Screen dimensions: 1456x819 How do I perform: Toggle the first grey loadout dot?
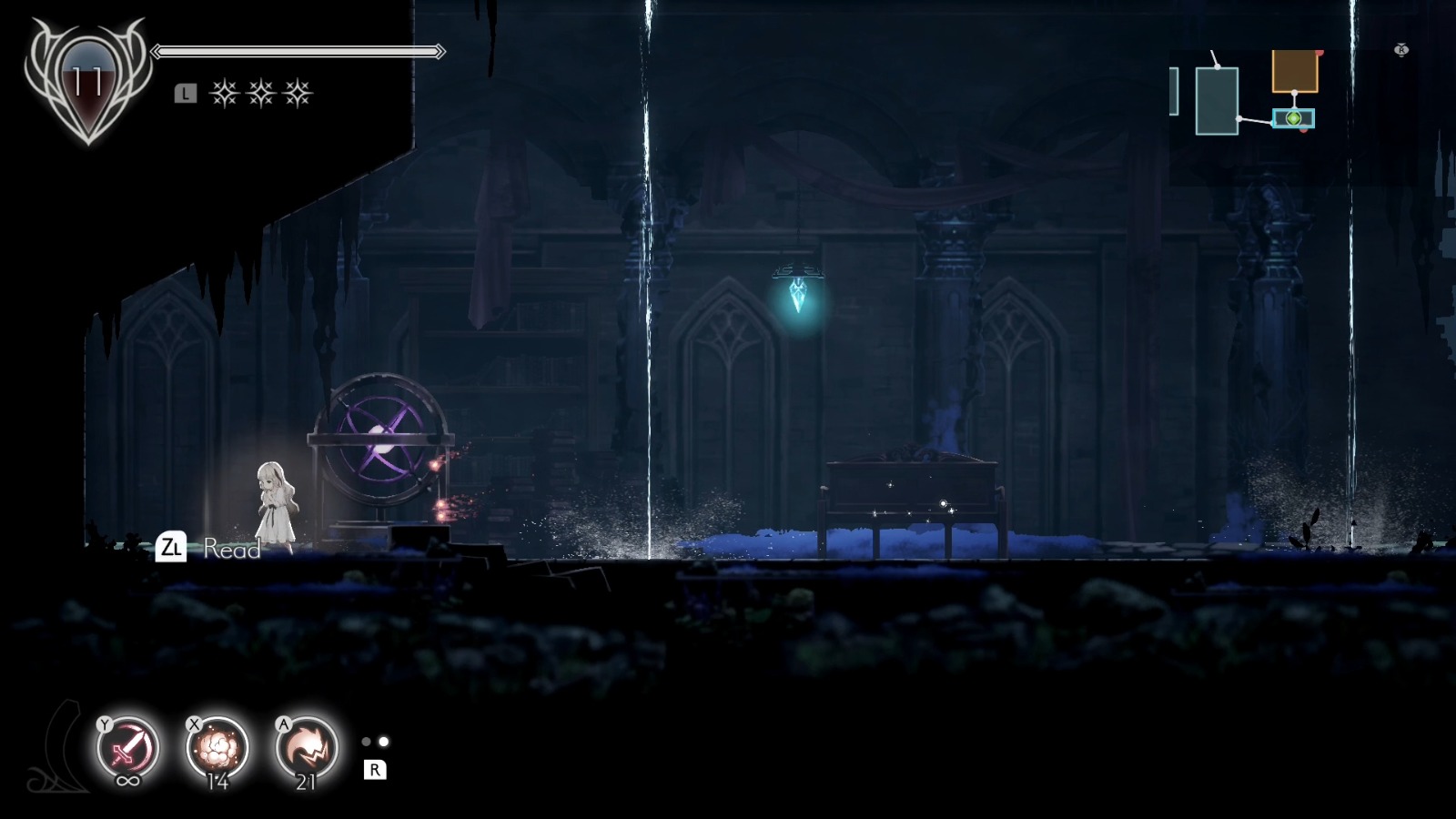[x=368, y=743]
